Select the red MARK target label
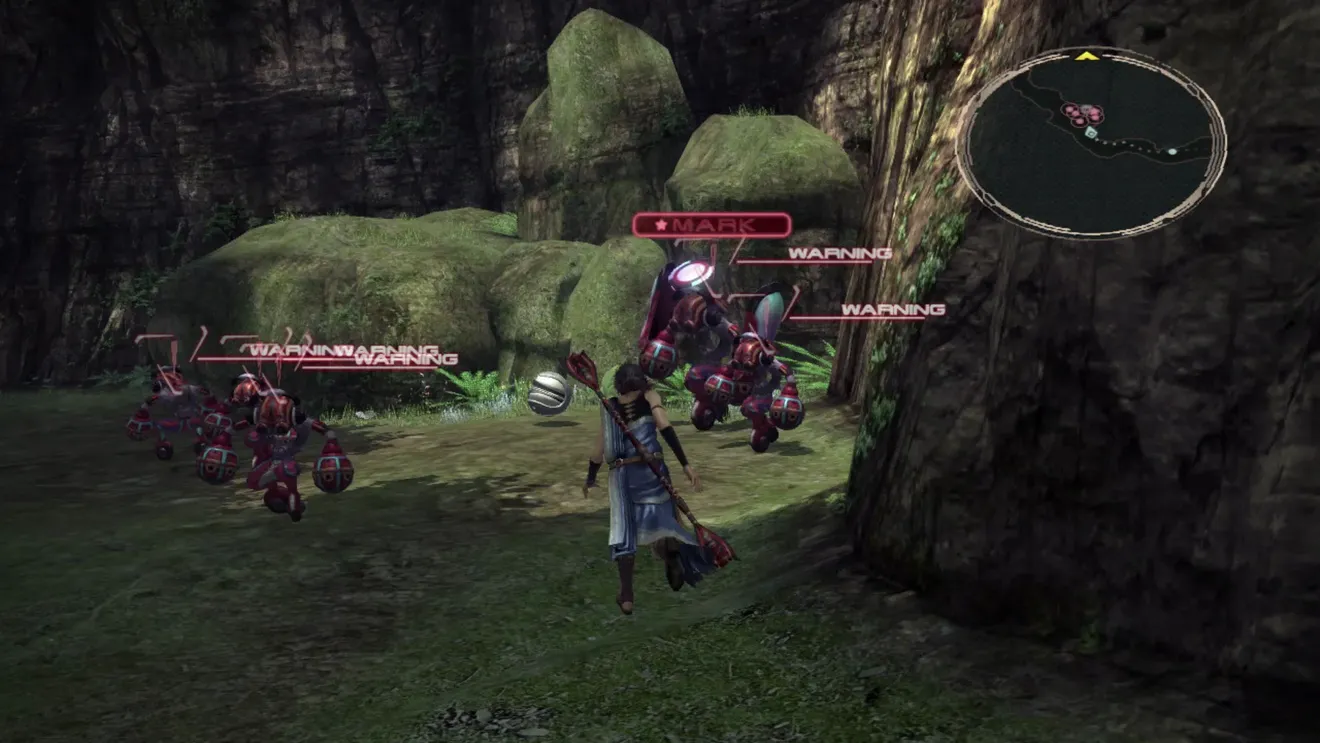 click(x=711, y=225)
